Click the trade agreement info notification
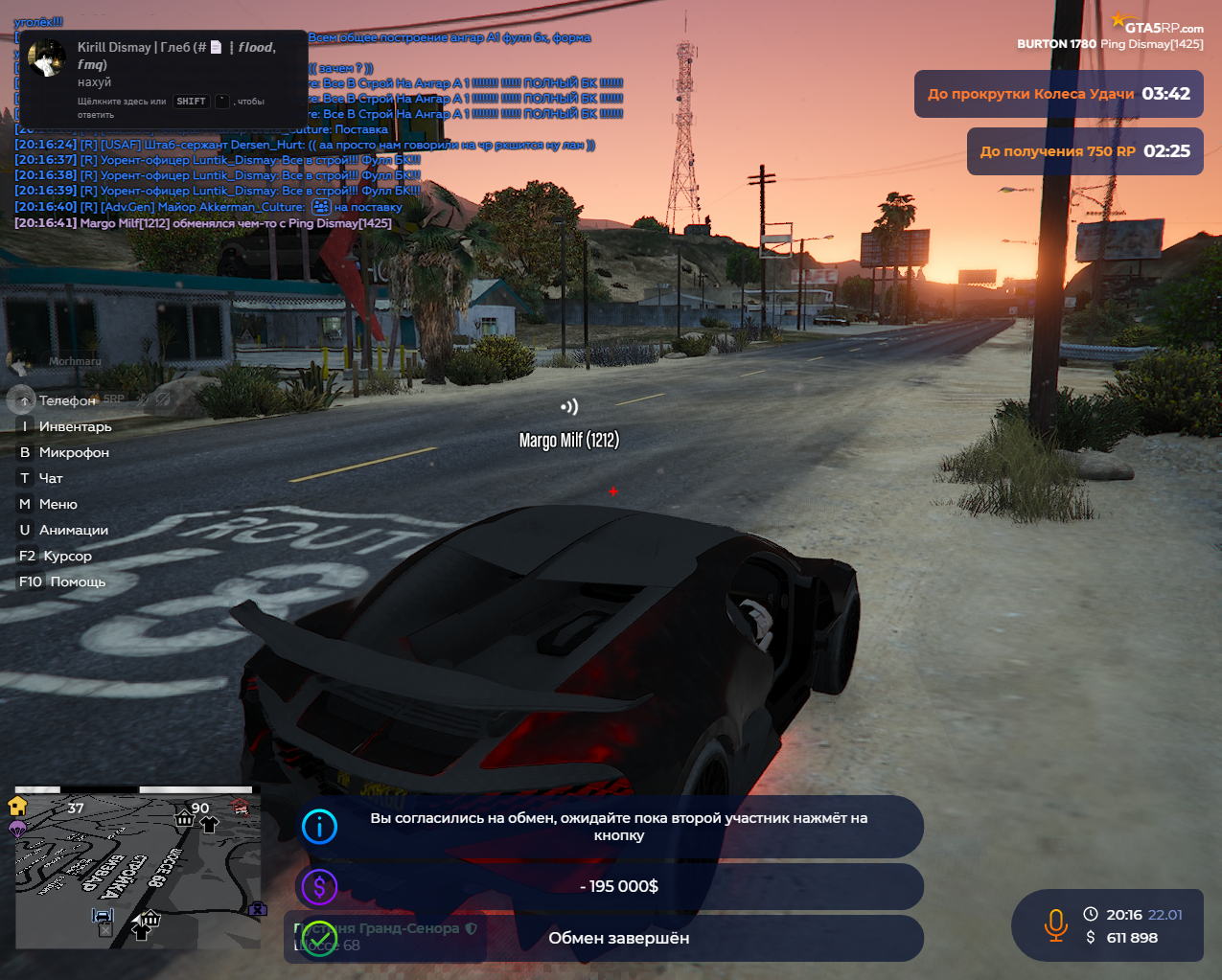The image size is (1222, 980). (x=618, y=827)
